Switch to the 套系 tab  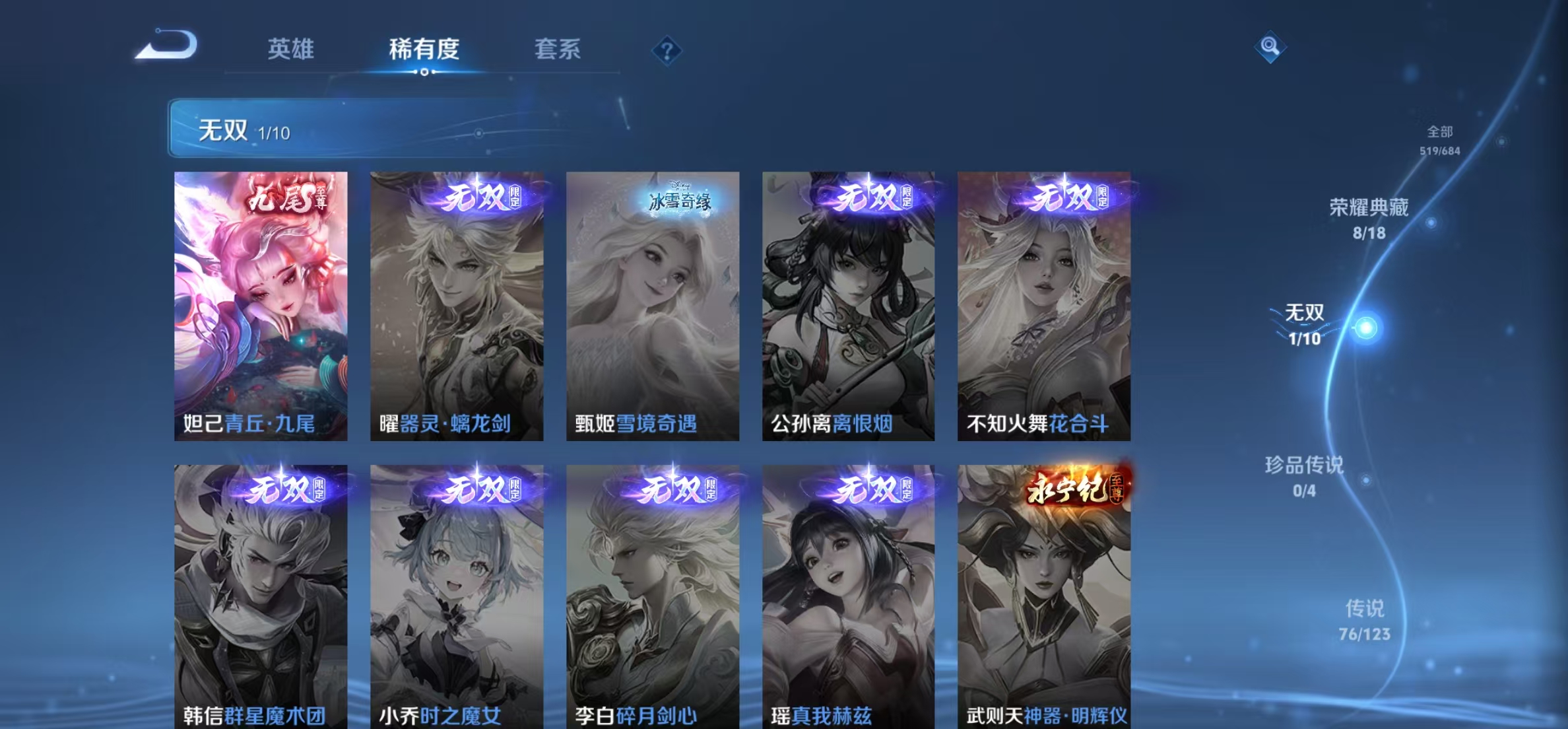[x=558, y=50]
